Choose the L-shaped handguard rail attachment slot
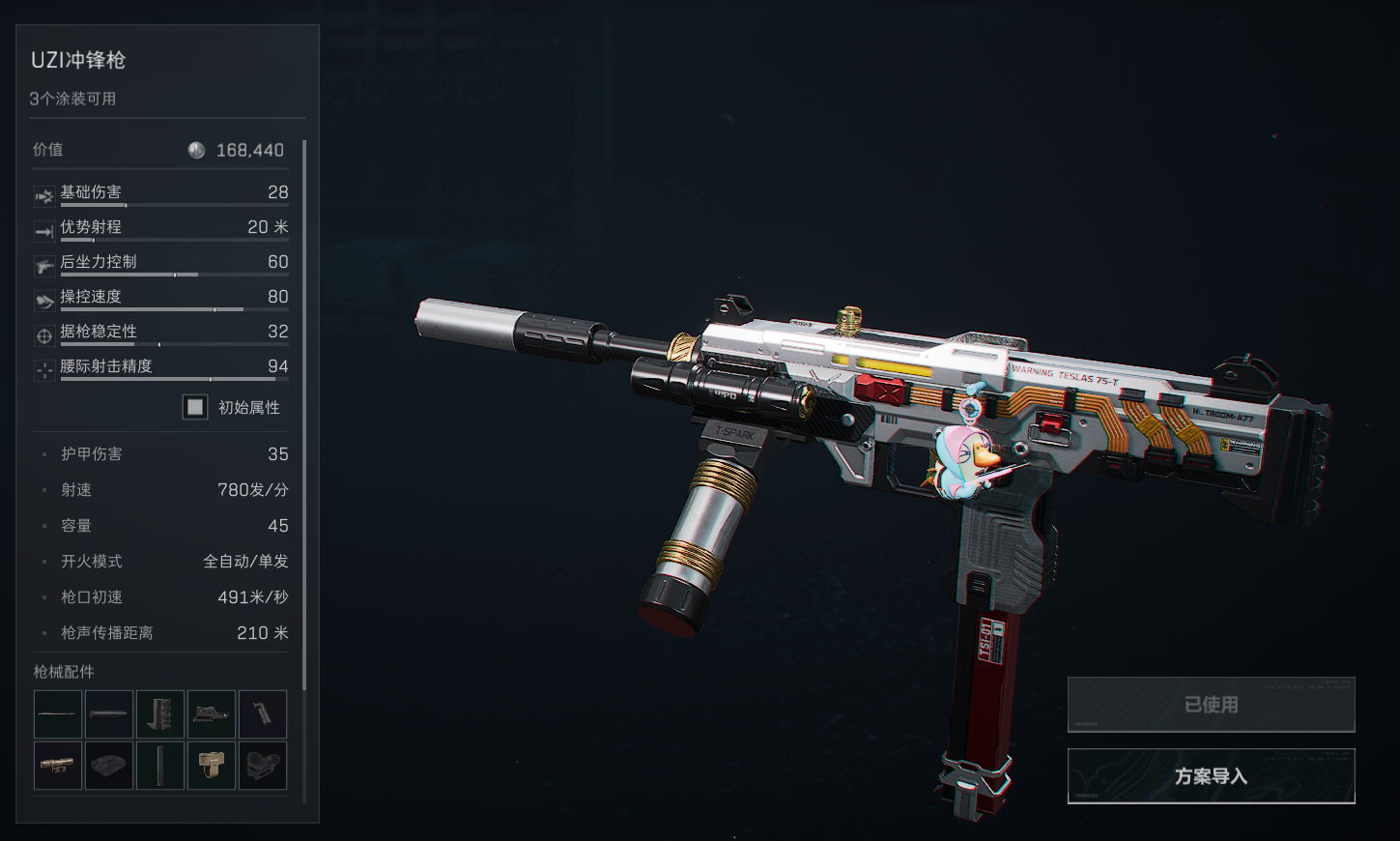The height and width of the screenshot is (841, 1400). pyautogui.click(x=160, y=714)
